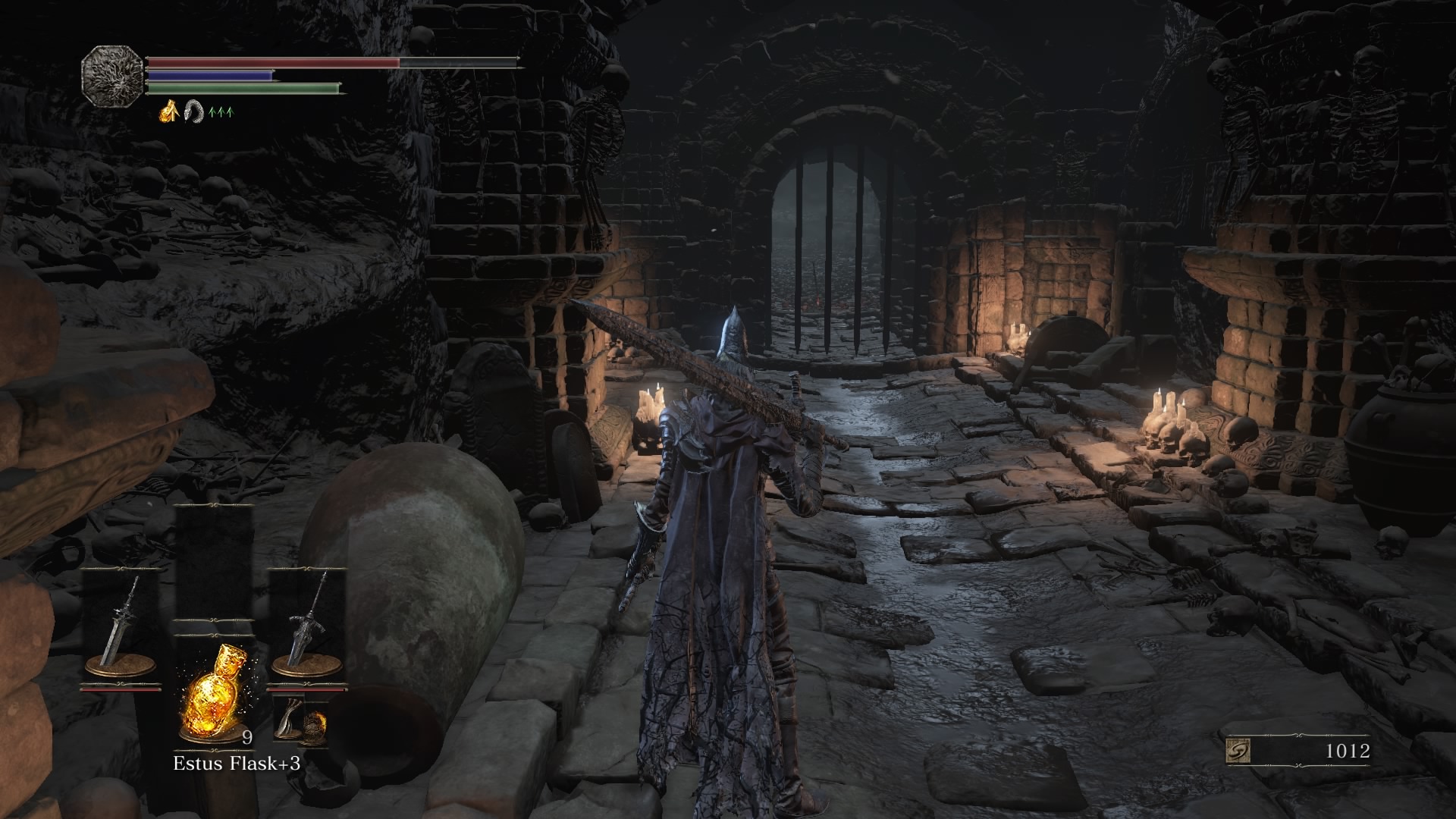Inspect the golden flask buff icon
This screenshot has height=819, width=1456.
point(169,111)
